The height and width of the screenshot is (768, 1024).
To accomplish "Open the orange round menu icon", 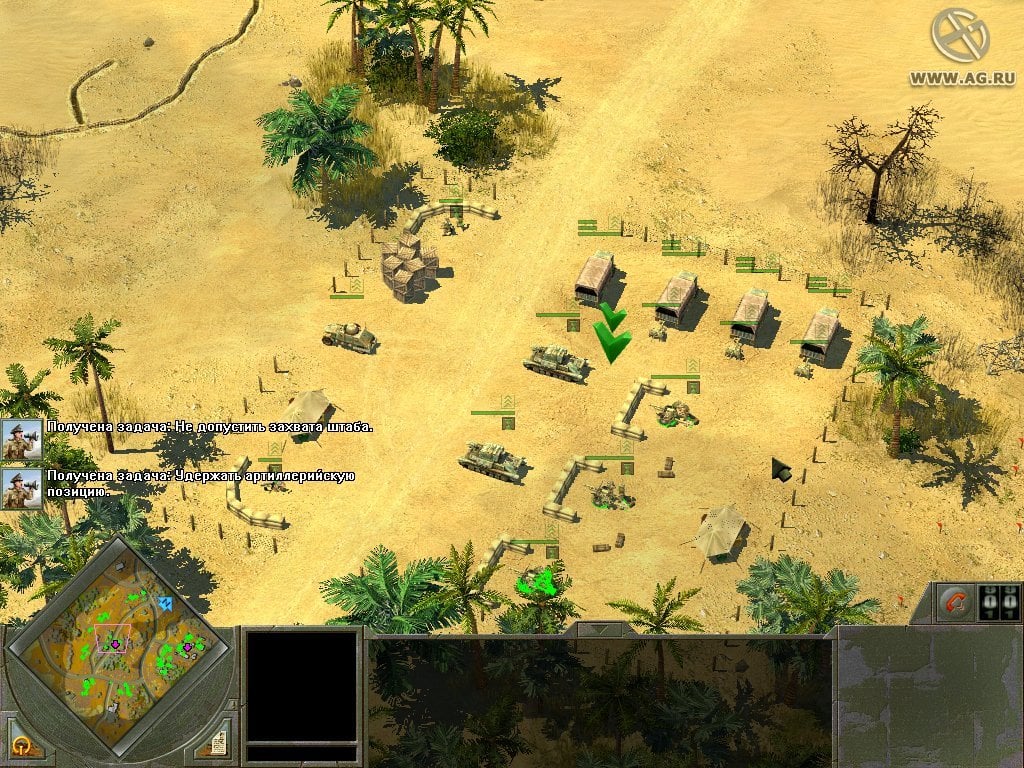I will [21, 745].
